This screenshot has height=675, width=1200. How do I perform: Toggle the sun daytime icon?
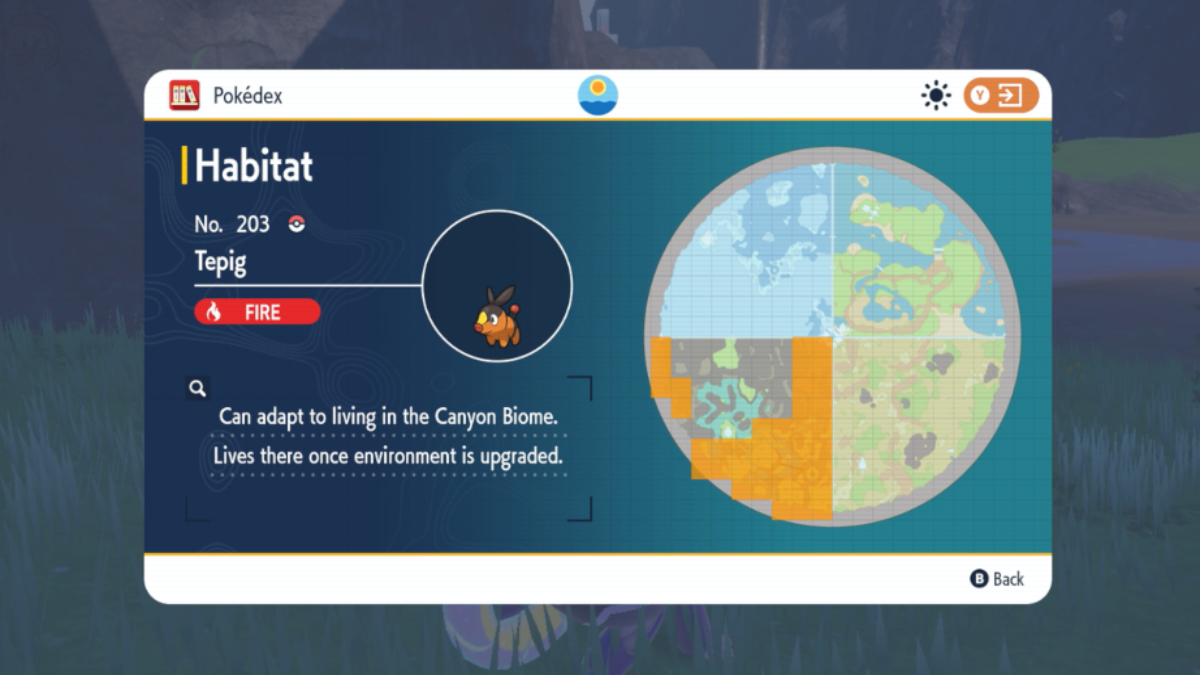tap(936, 96)
